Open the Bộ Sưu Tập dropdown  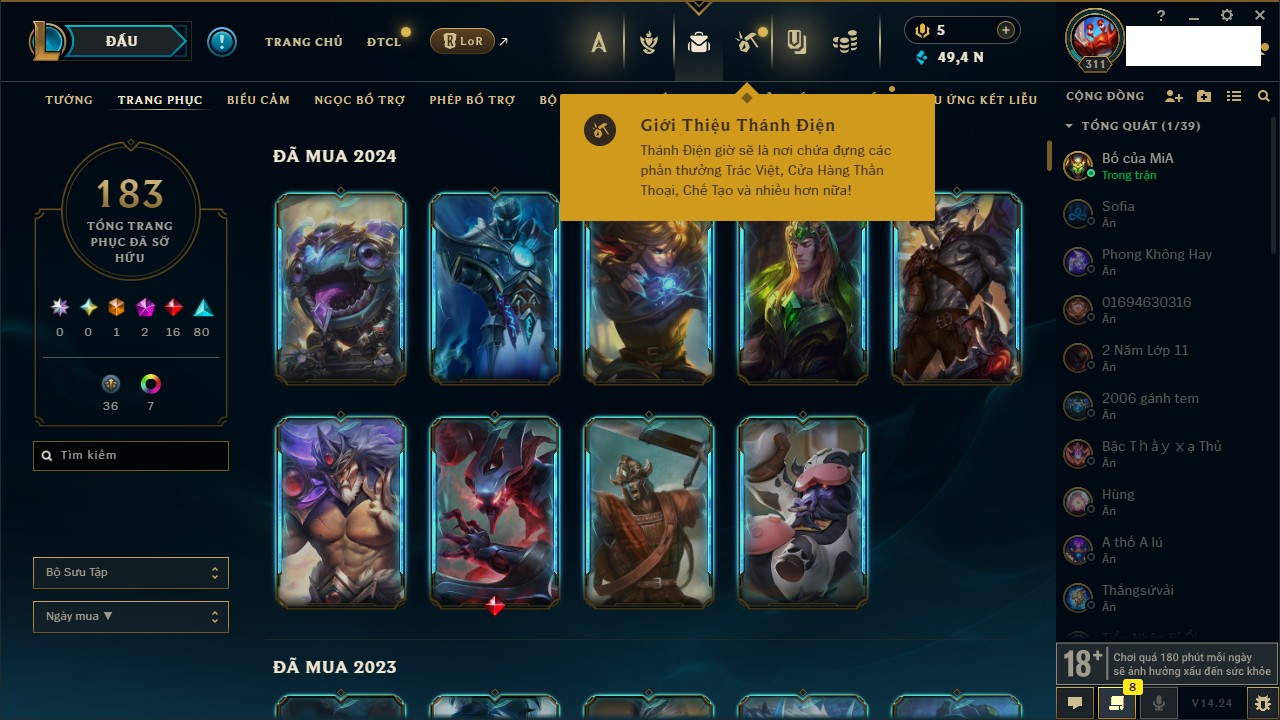[x=131, y=573]
